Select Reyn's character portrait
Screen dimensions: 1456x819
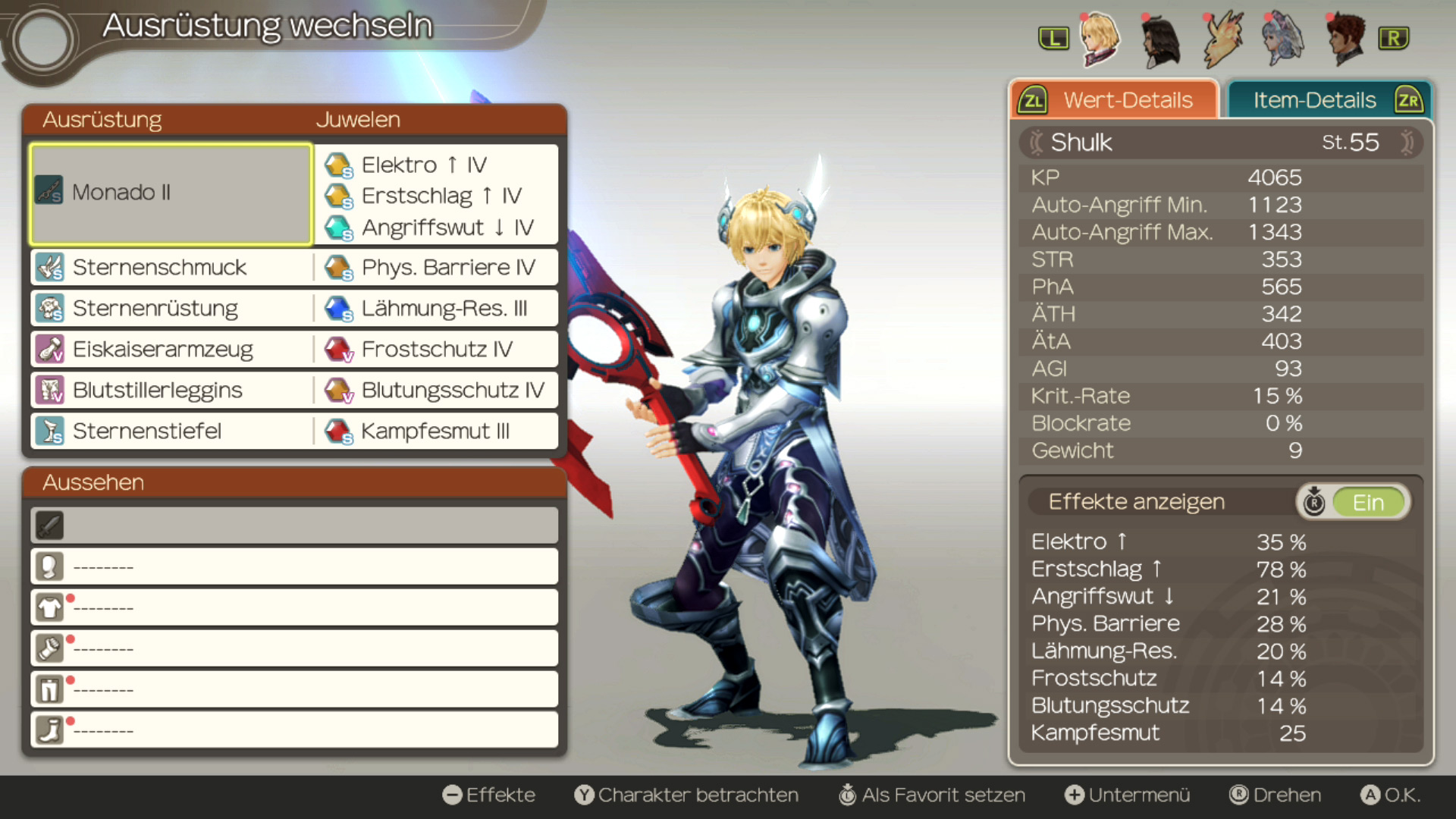pyautogui.click(x=1348, y=39)
